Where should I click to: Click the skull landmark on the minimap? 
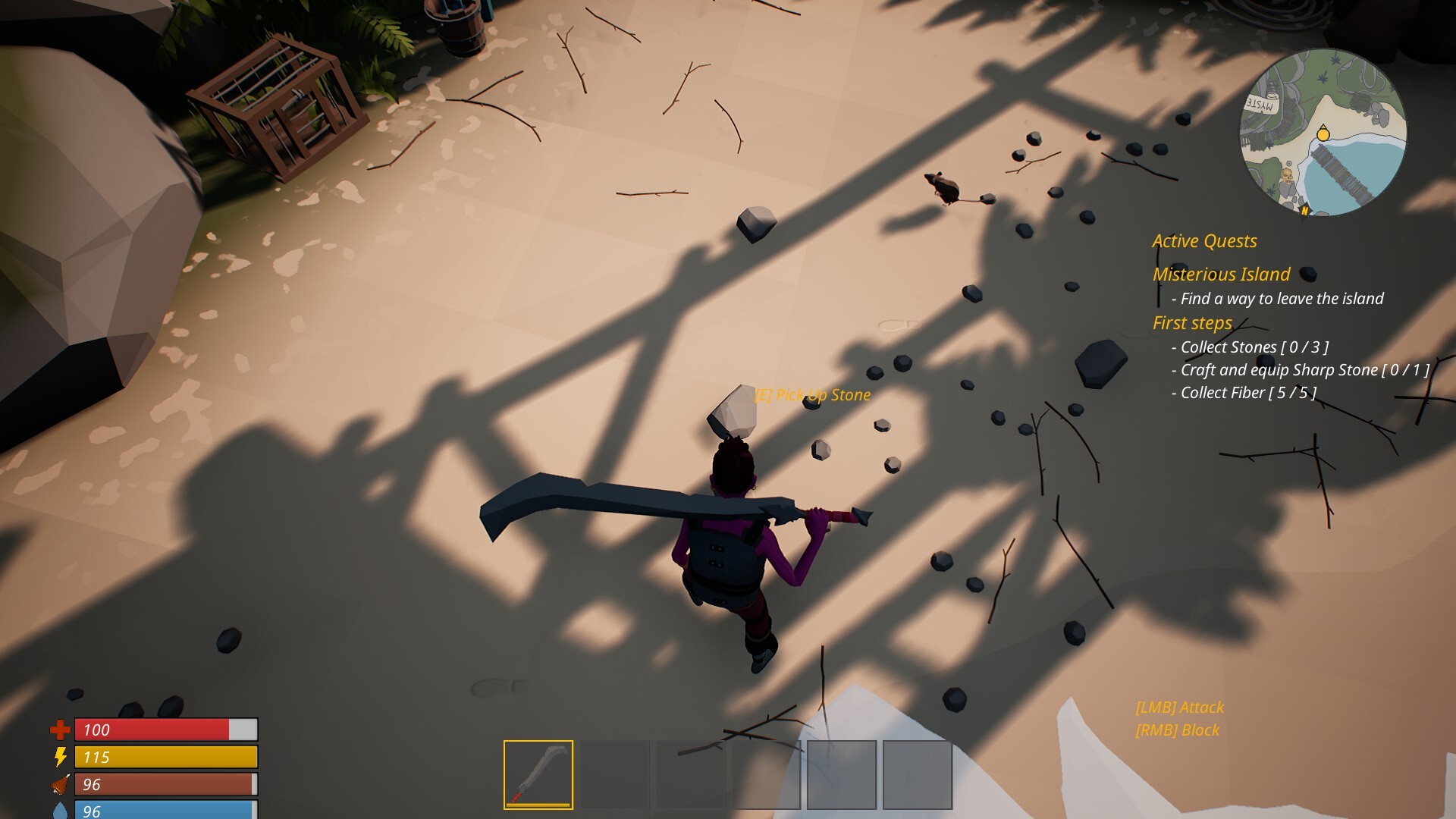coord(1286,176)
